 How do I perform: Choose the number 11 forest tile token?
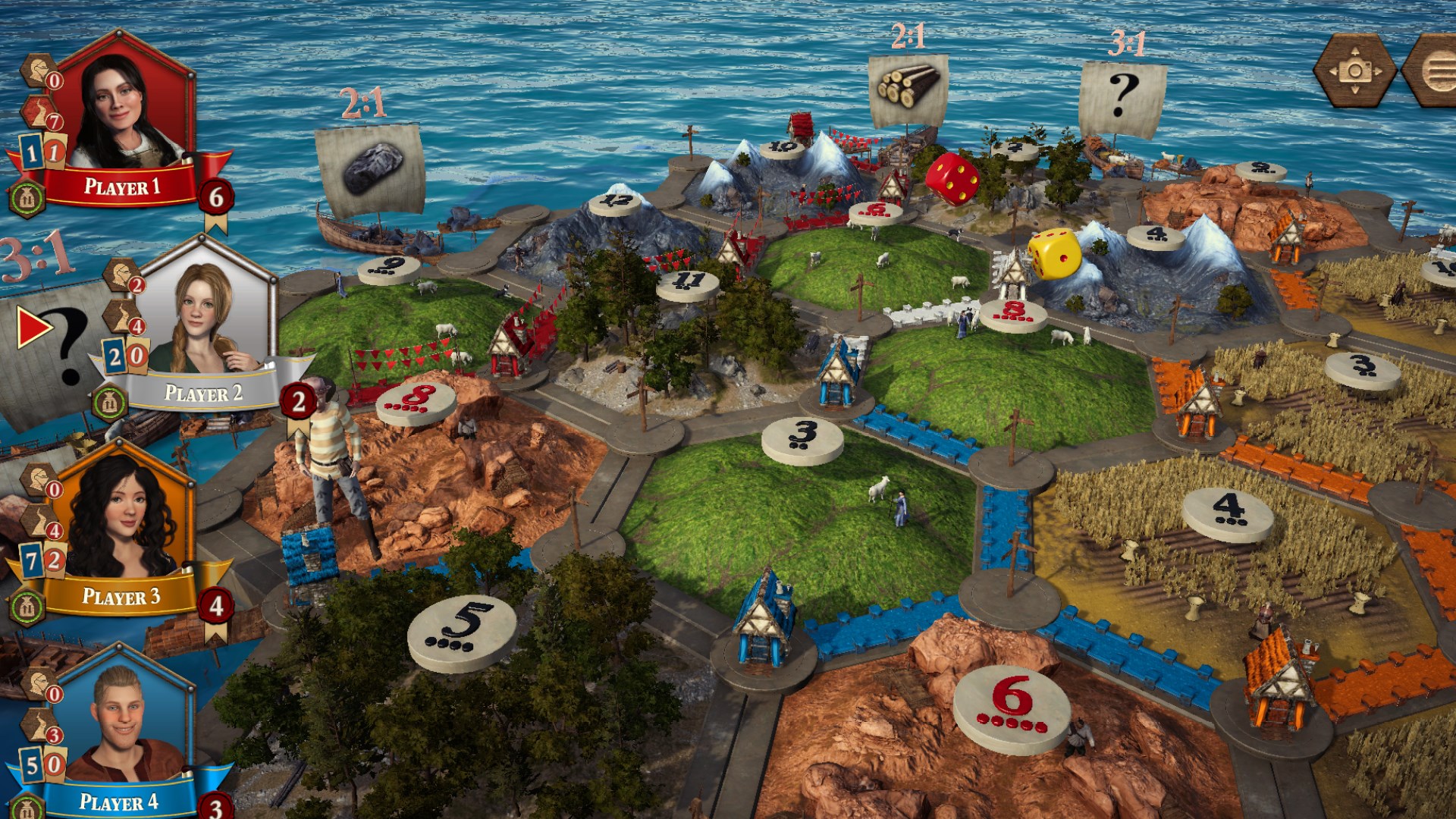687,284
